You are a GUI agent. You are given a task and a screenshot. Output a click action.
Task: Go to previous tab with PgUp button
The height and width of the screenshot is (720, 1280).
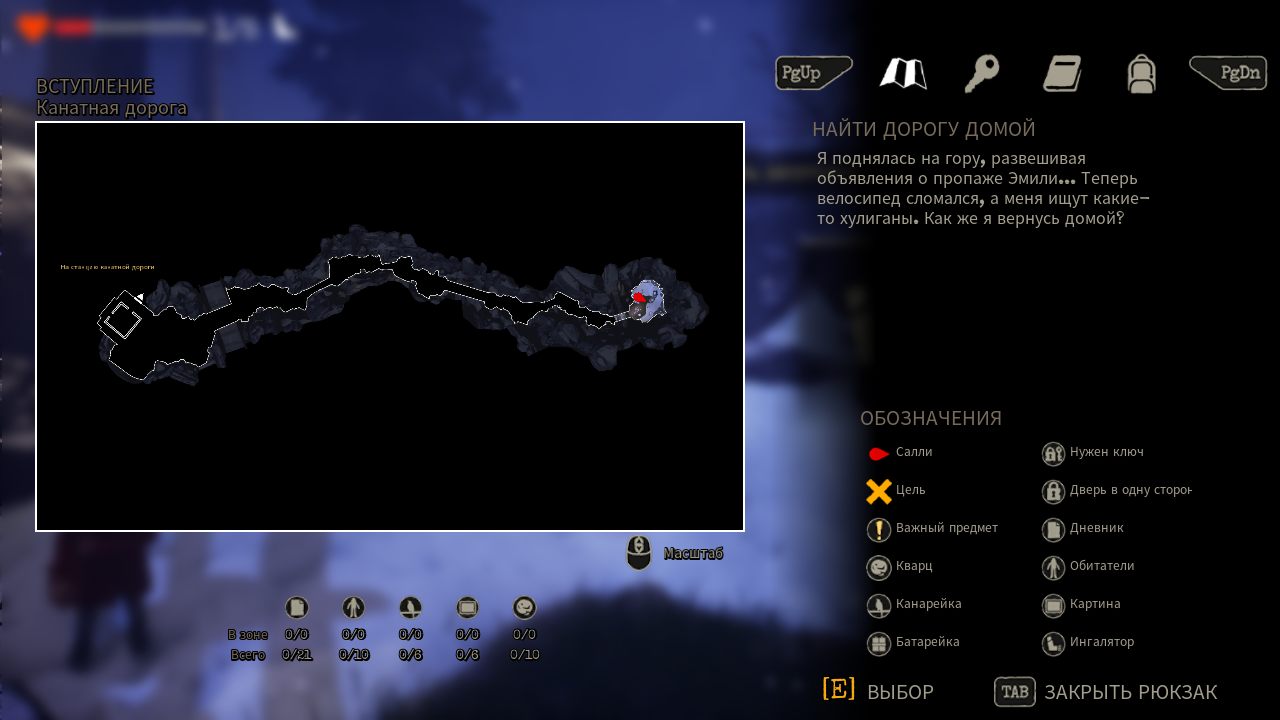[813, 73]
